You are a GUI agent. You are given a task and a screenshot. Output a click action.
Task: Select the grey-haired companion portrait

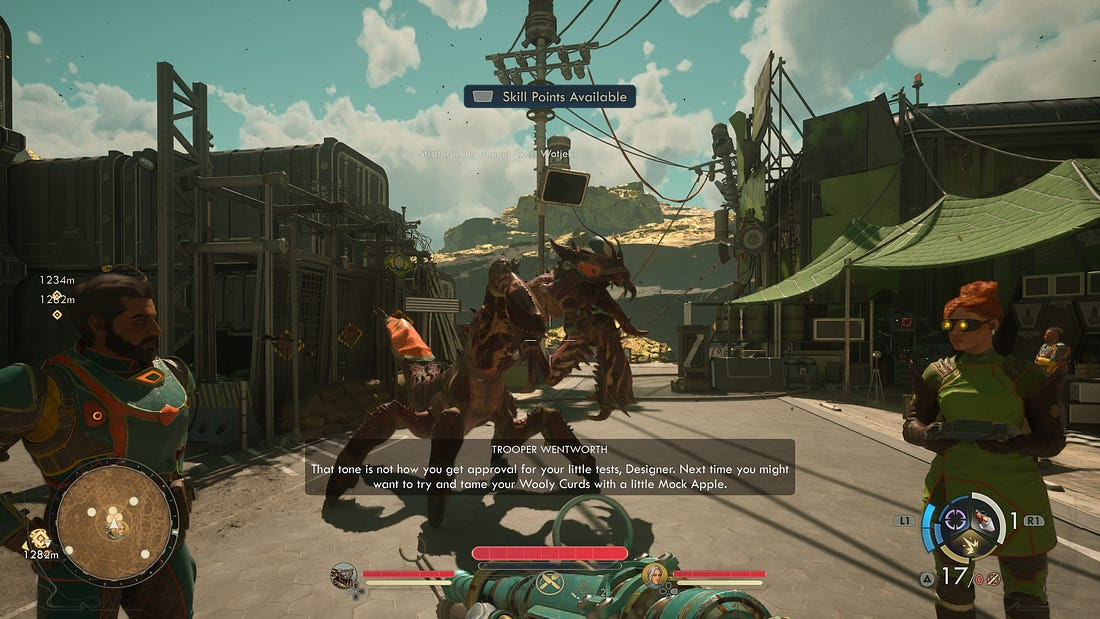(655, 575)
